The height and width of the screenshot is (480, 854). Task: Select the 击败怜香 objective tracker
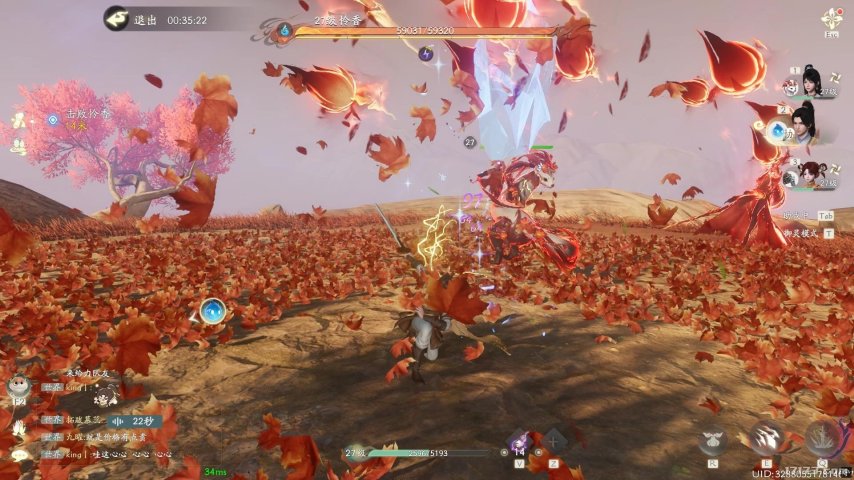tap(85, 116)
